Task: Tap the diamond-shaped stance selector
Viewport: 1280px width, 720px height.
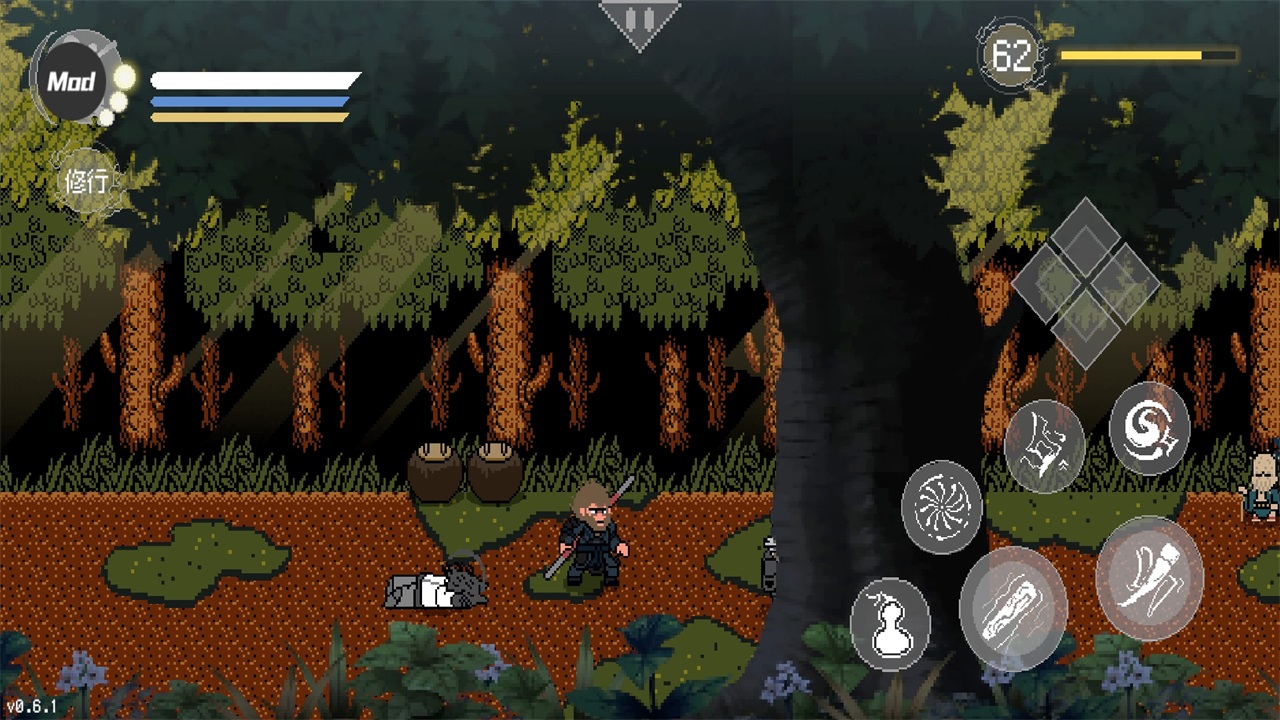Action: point(1085,283)
